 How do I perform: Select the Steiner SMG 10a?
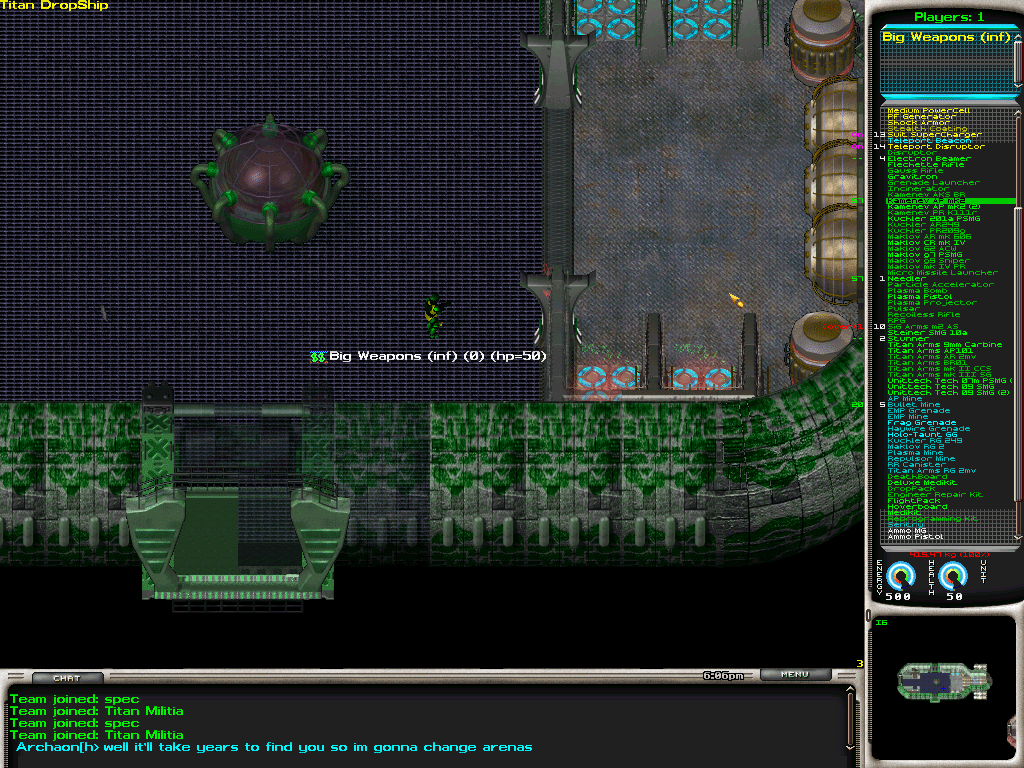[x=927, y=333]
